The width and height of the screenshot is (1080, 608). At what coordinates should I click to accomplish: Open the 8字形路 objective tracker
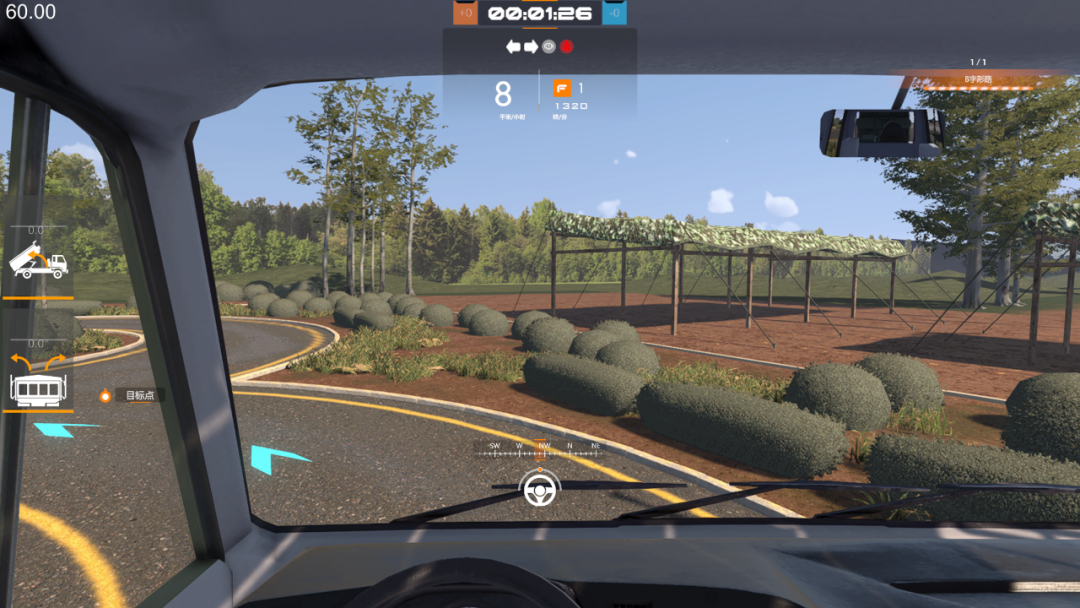pos(978,79)
